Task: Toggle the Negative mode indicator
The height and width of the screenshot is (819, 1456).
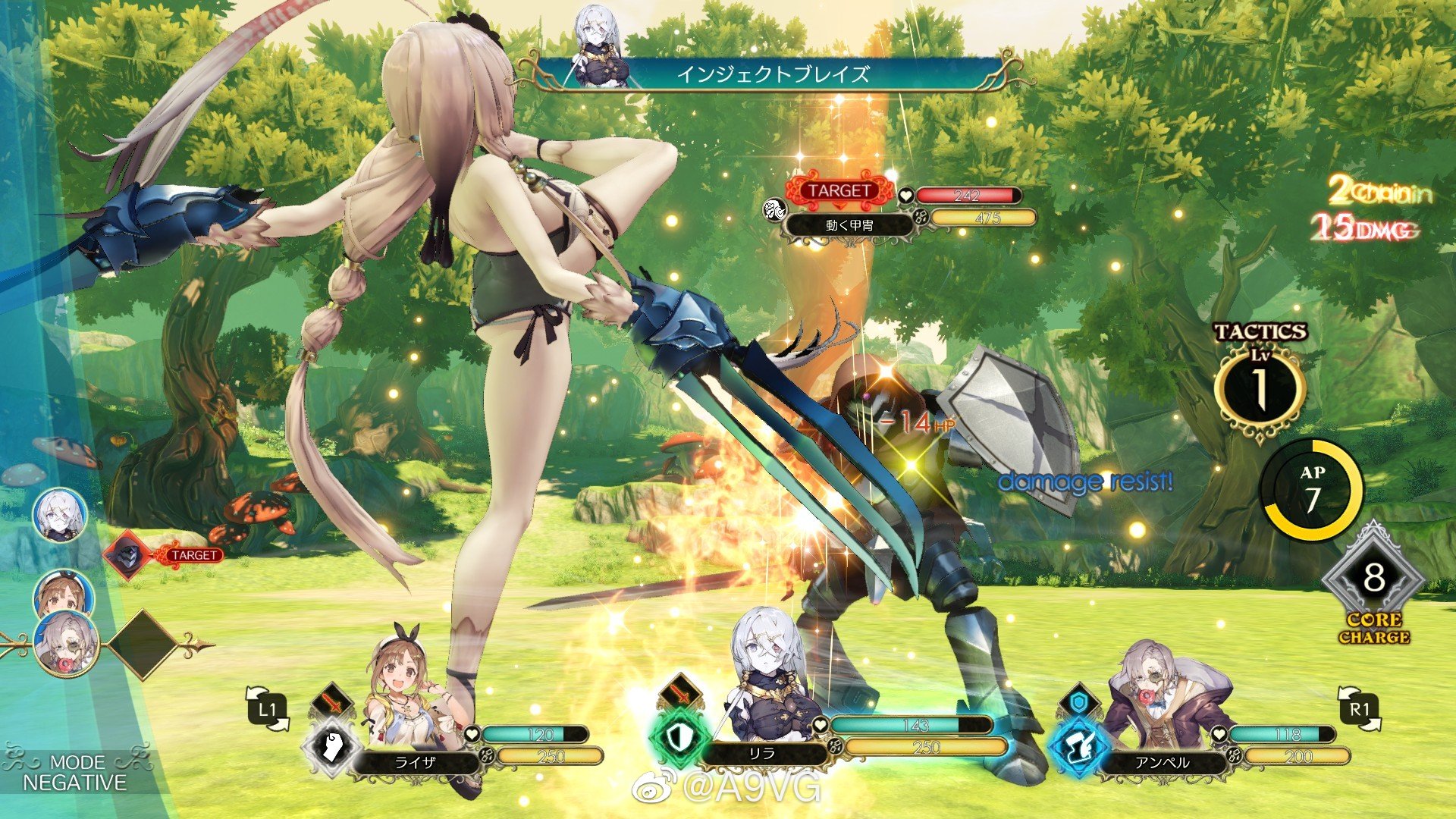Action: tap(74, 773)
